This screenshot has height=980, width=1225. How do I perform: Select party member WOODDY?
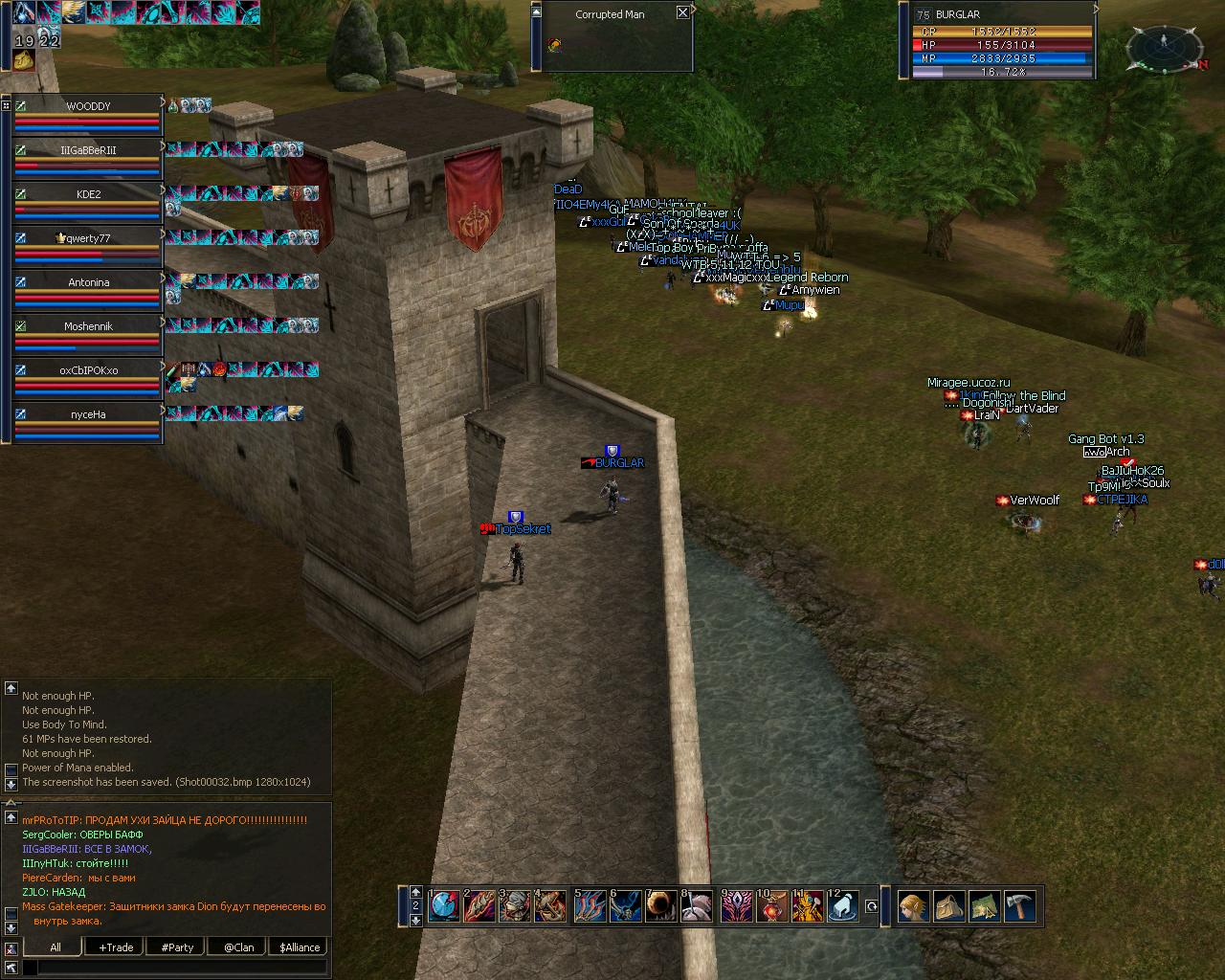tap(88, 106)
